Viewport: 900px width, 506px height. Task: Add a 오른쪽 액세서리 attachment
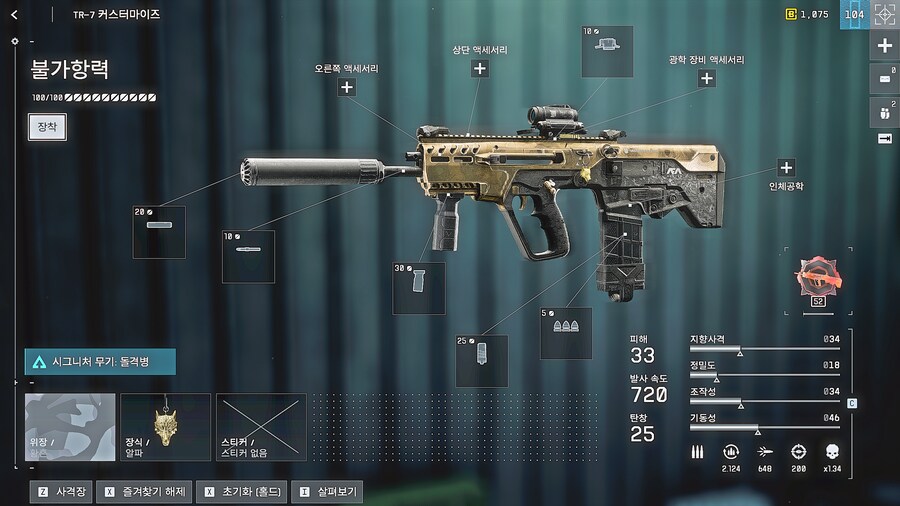[347, 87]
